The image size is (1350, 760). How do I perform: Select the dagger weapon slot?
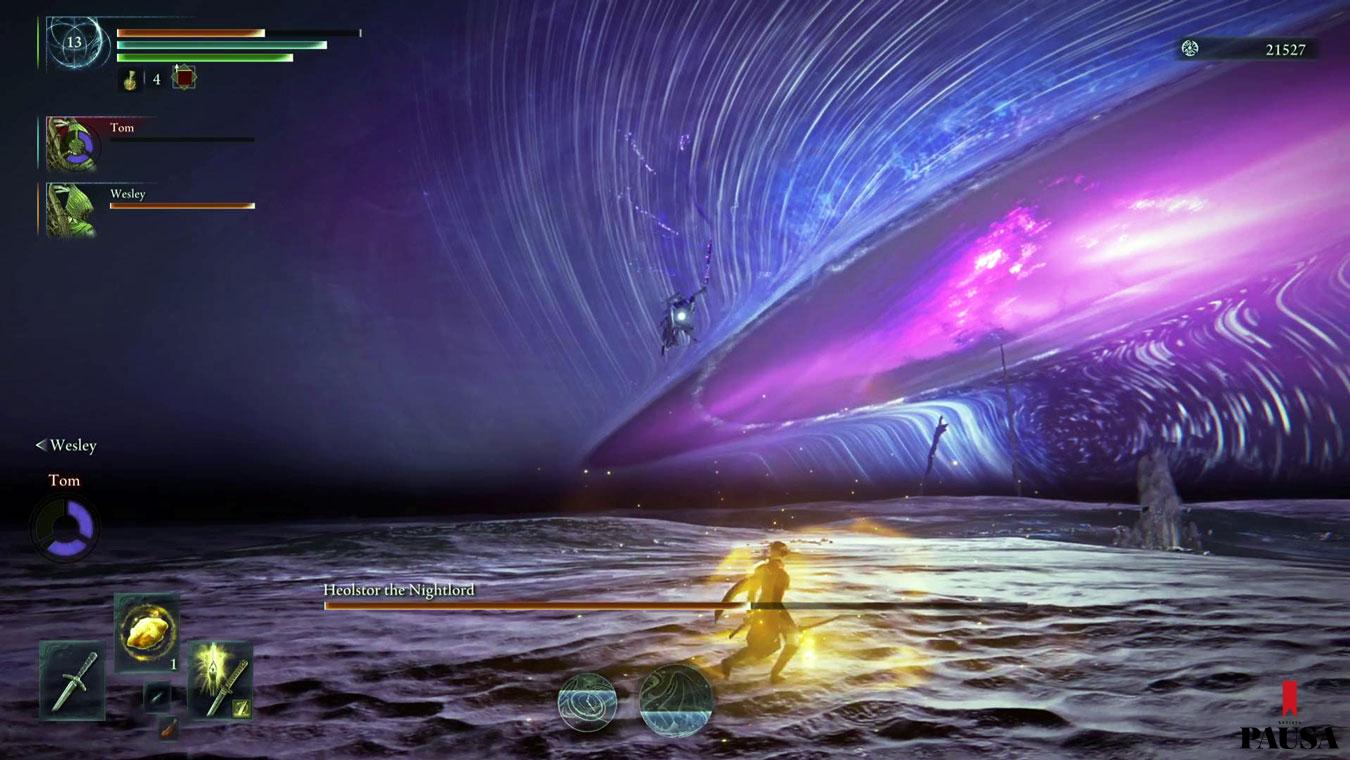click(x=72, y=680)
